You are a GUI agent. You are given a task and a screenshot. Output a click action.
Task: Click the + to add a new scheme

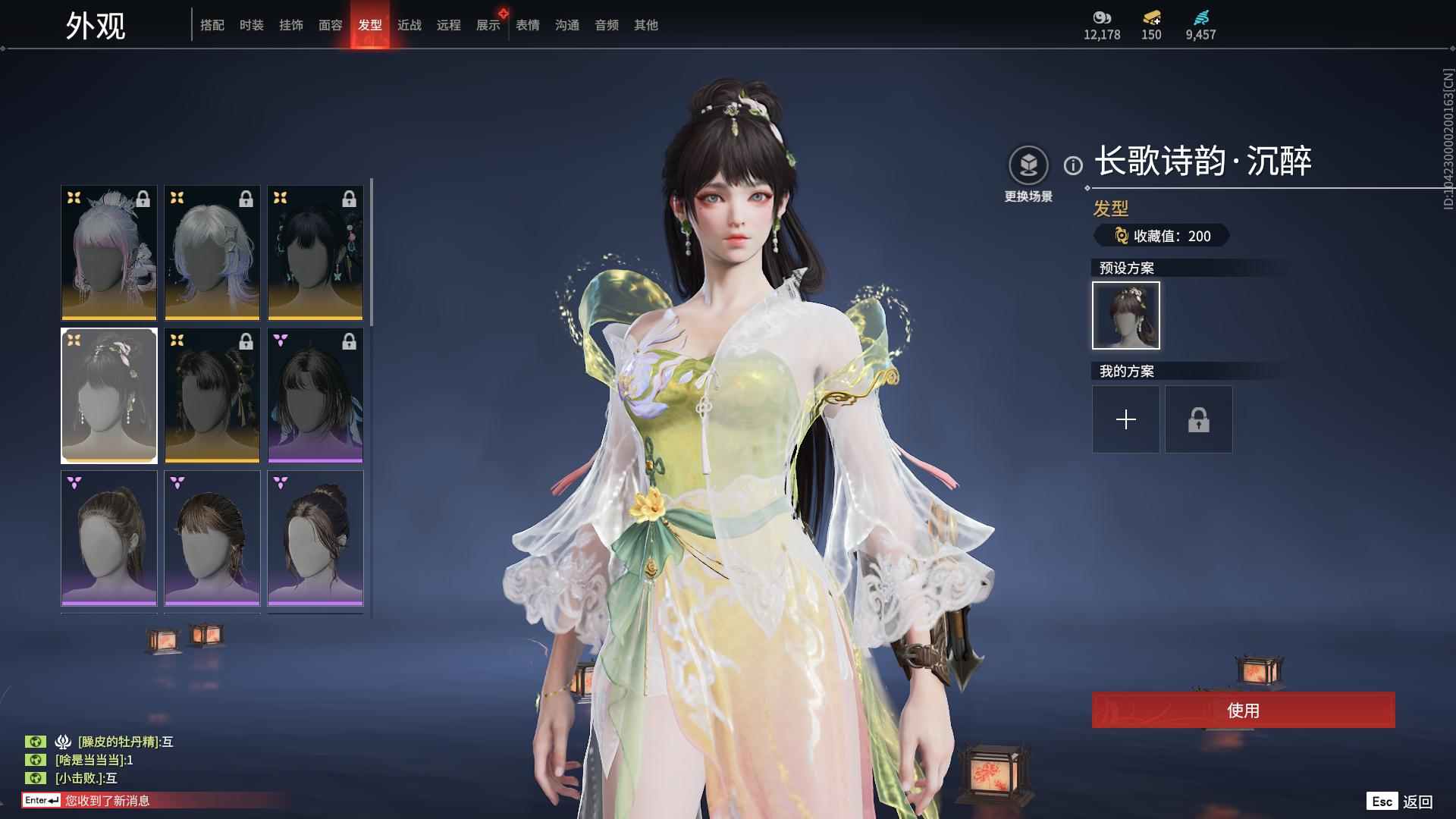(x=1125, y=419)
